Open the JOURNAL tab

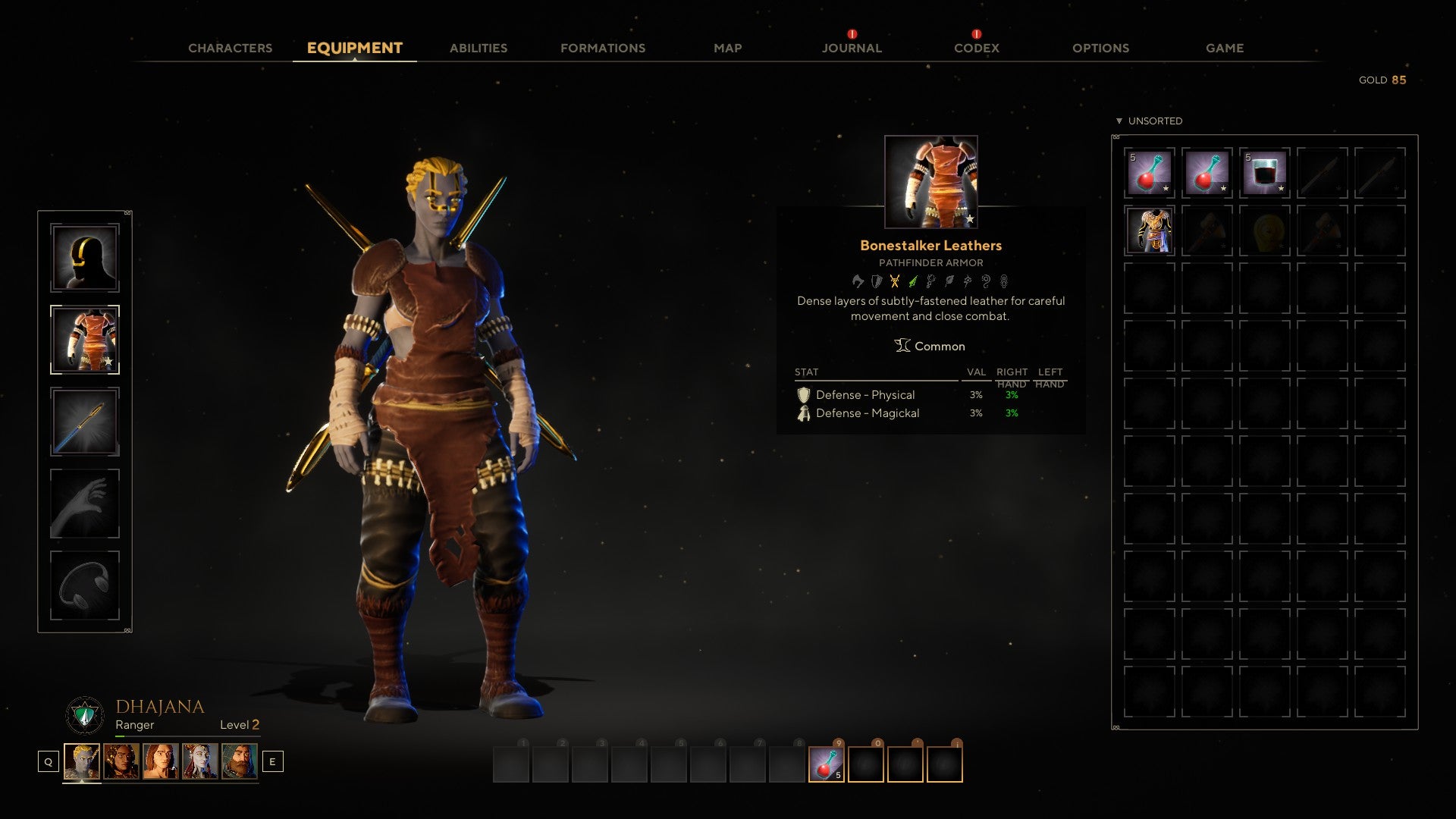(x=851, y=48)
